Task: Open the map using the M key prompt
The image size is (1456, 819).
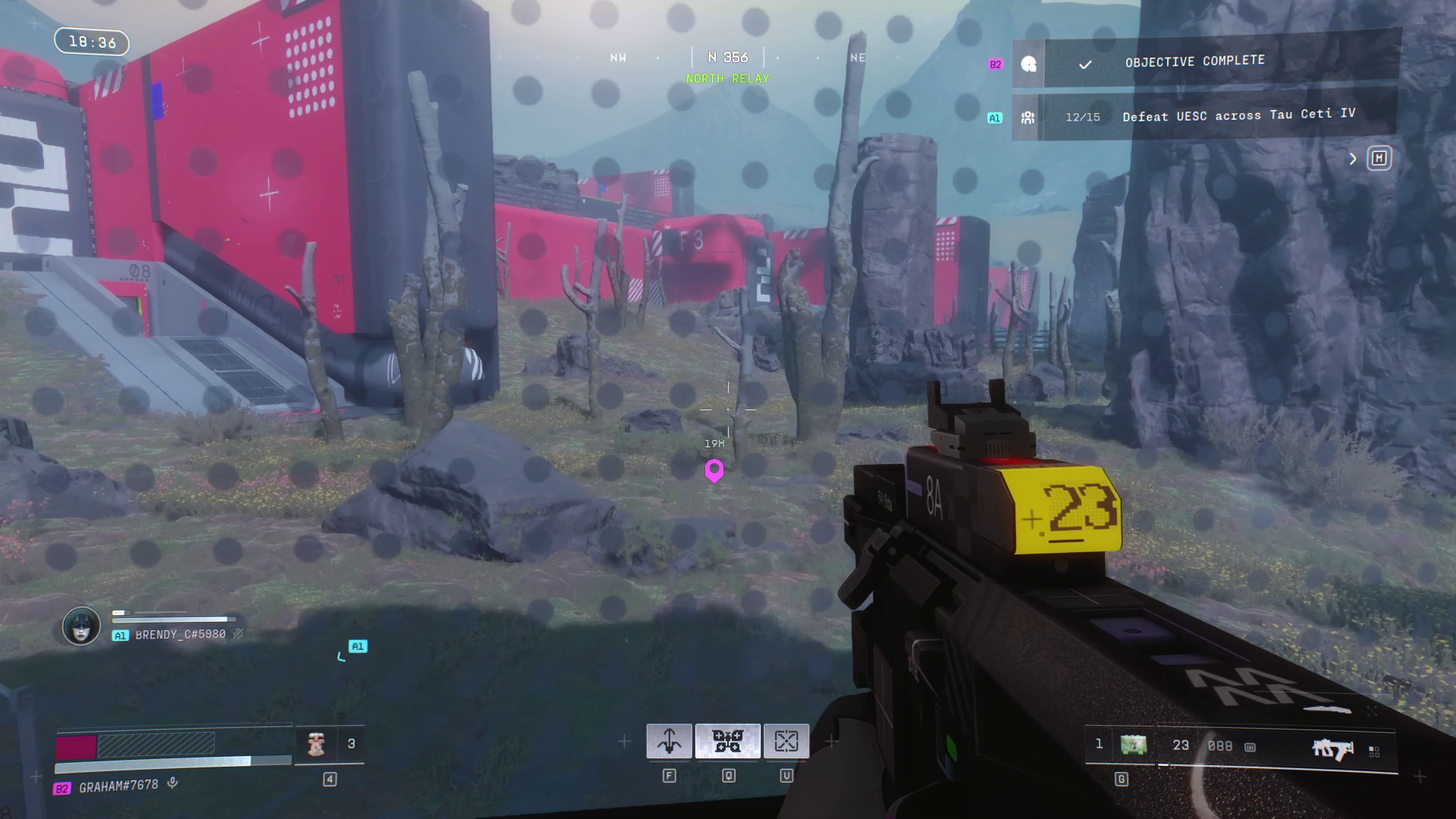Action: [1379, 158]
